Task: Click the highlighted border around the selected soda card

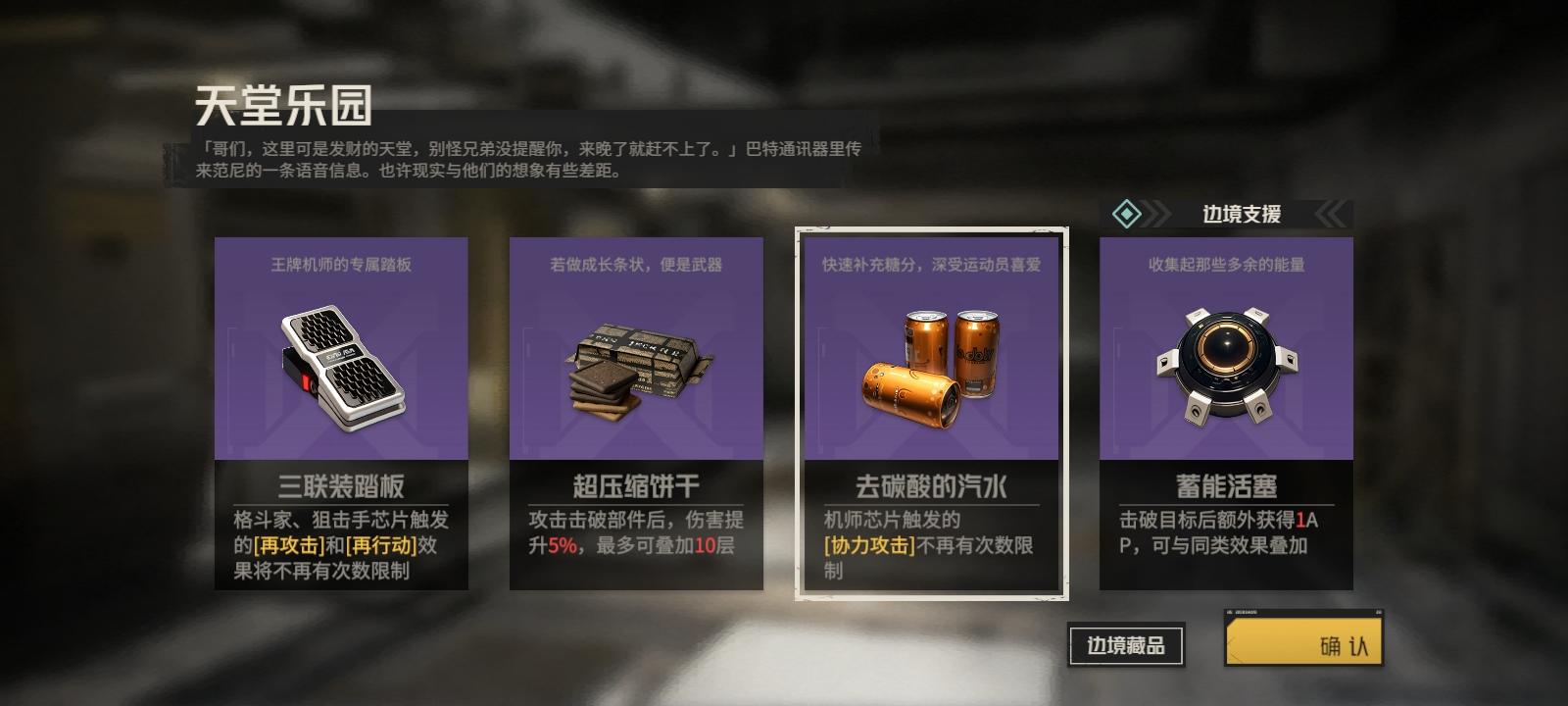Action: [x=929, y=231]
